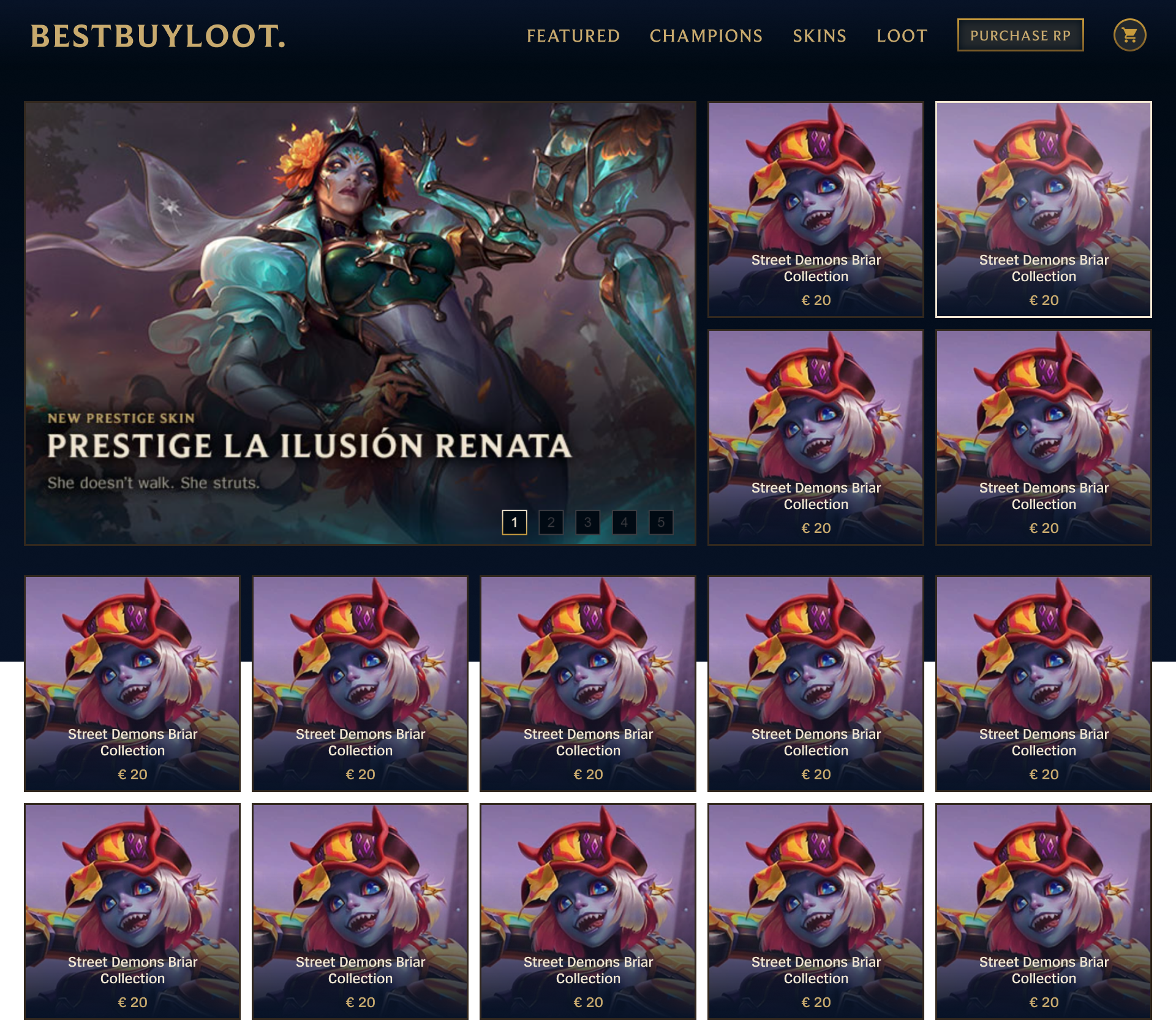Click the PURCHASE RP button
The image size is (1176, 1020).
pos(1020,35)
